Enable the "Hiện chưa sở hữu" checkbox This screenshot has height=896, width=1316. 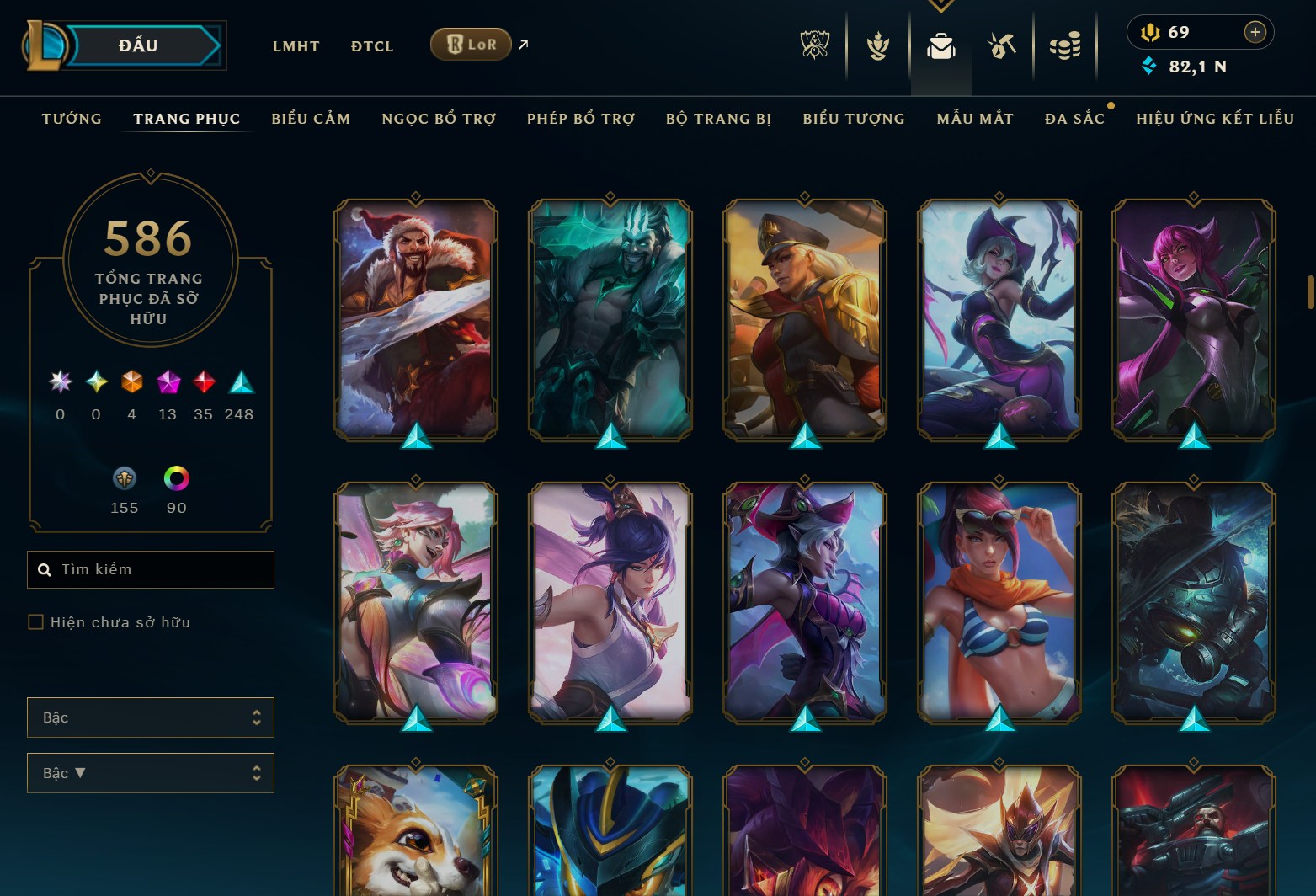[x=35, y=621]
